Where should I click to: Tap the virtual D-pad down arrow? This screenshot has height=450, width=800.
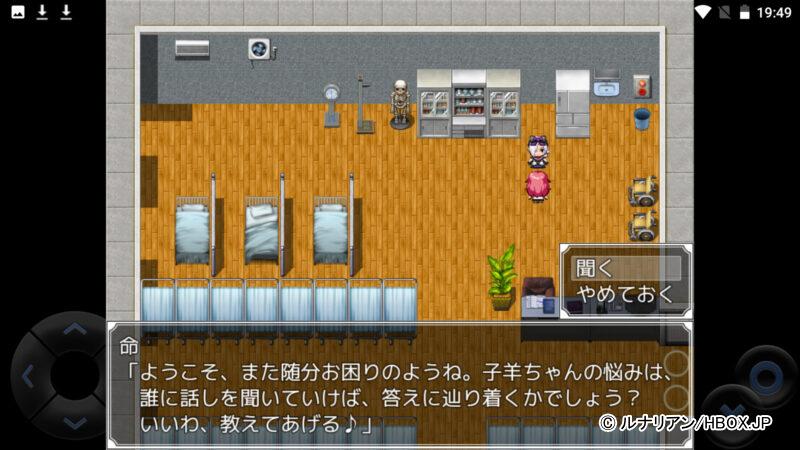tap(75, 424)
